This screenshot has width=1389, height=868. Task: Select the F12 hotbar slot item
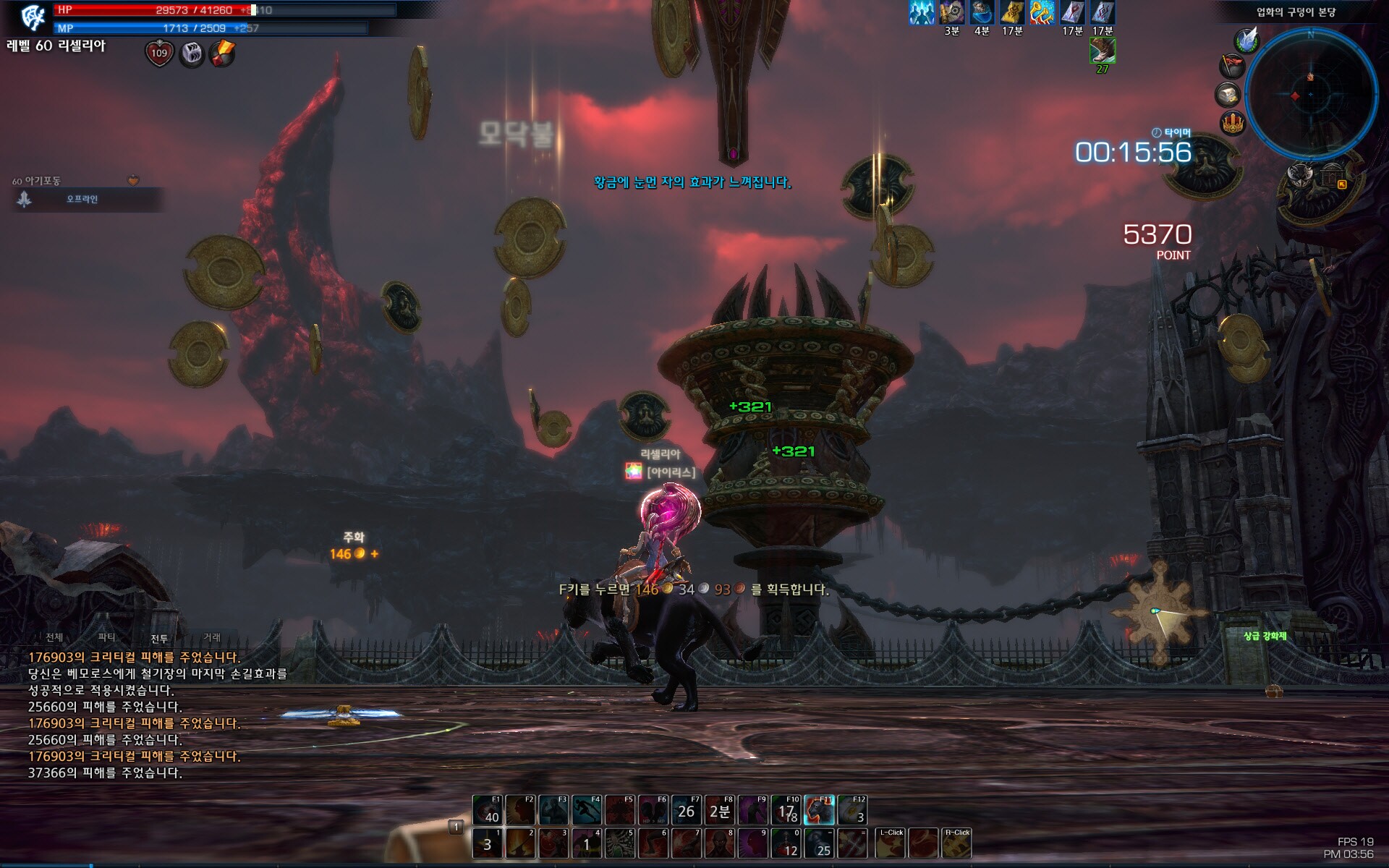[x=853, y=810]
